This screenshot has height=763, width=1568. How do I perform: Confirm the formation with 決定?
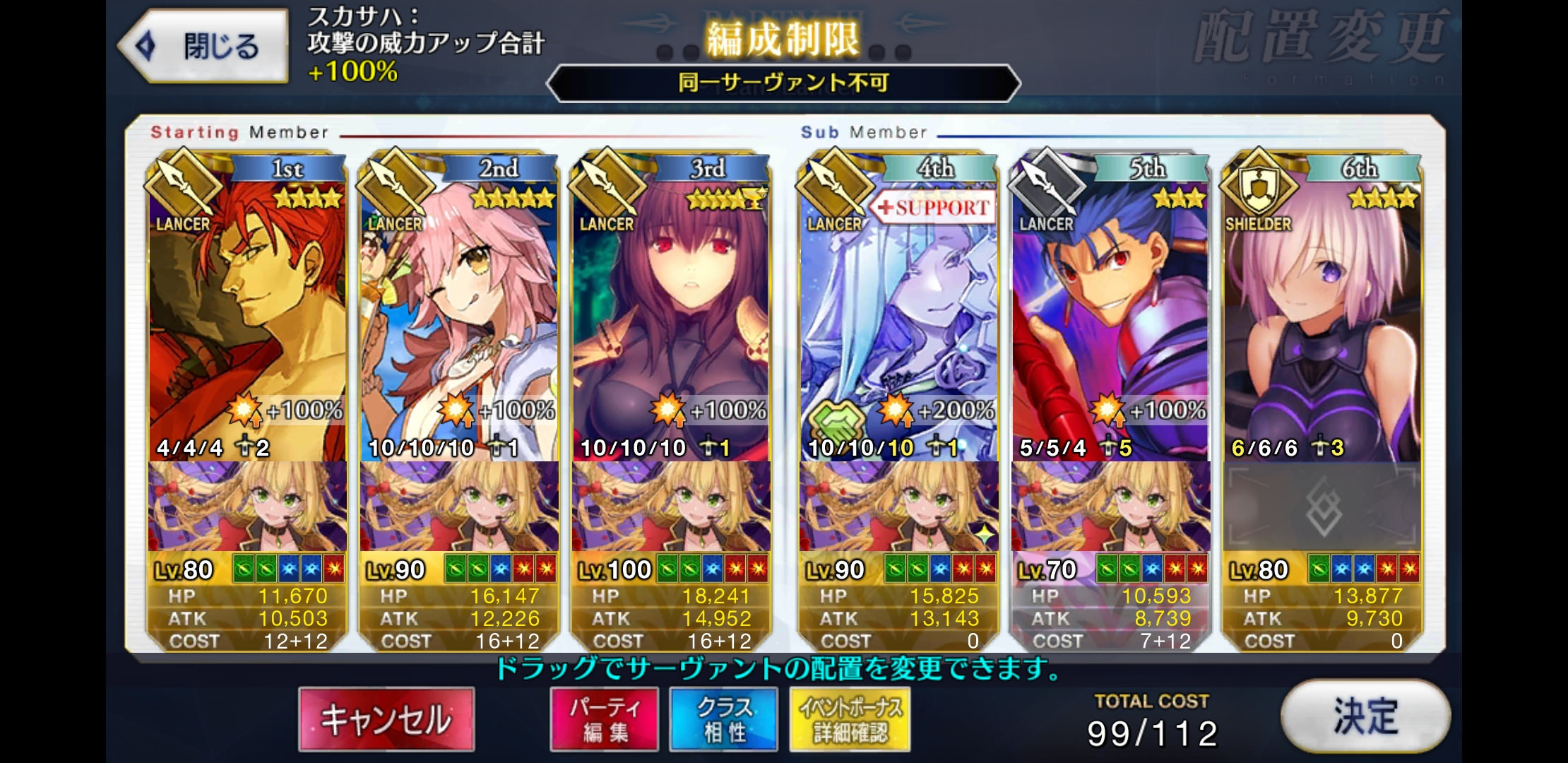coord(1365,716)
